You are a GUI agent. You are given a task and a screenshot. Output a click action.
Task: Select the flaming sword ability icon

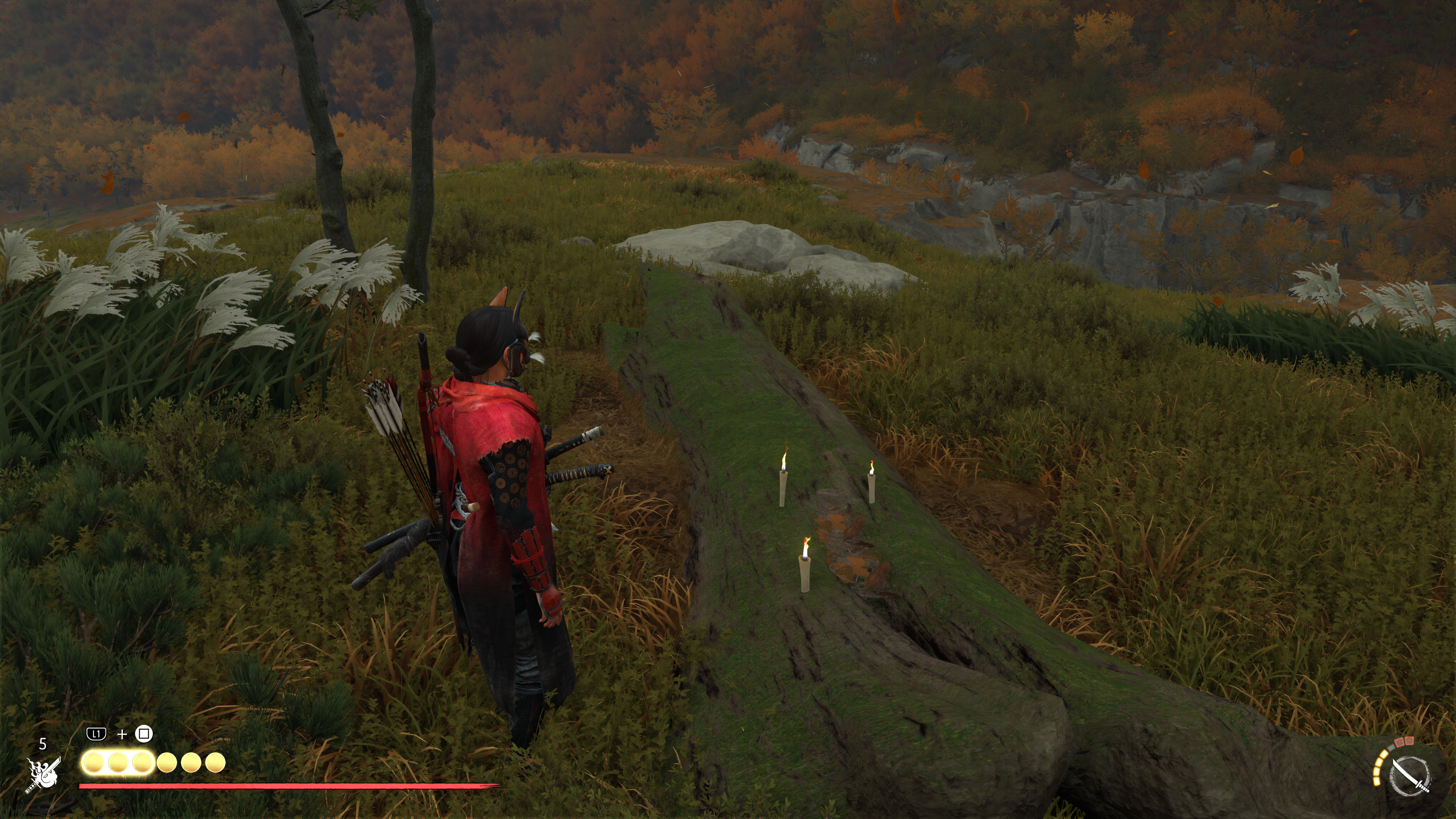(42, 774)
